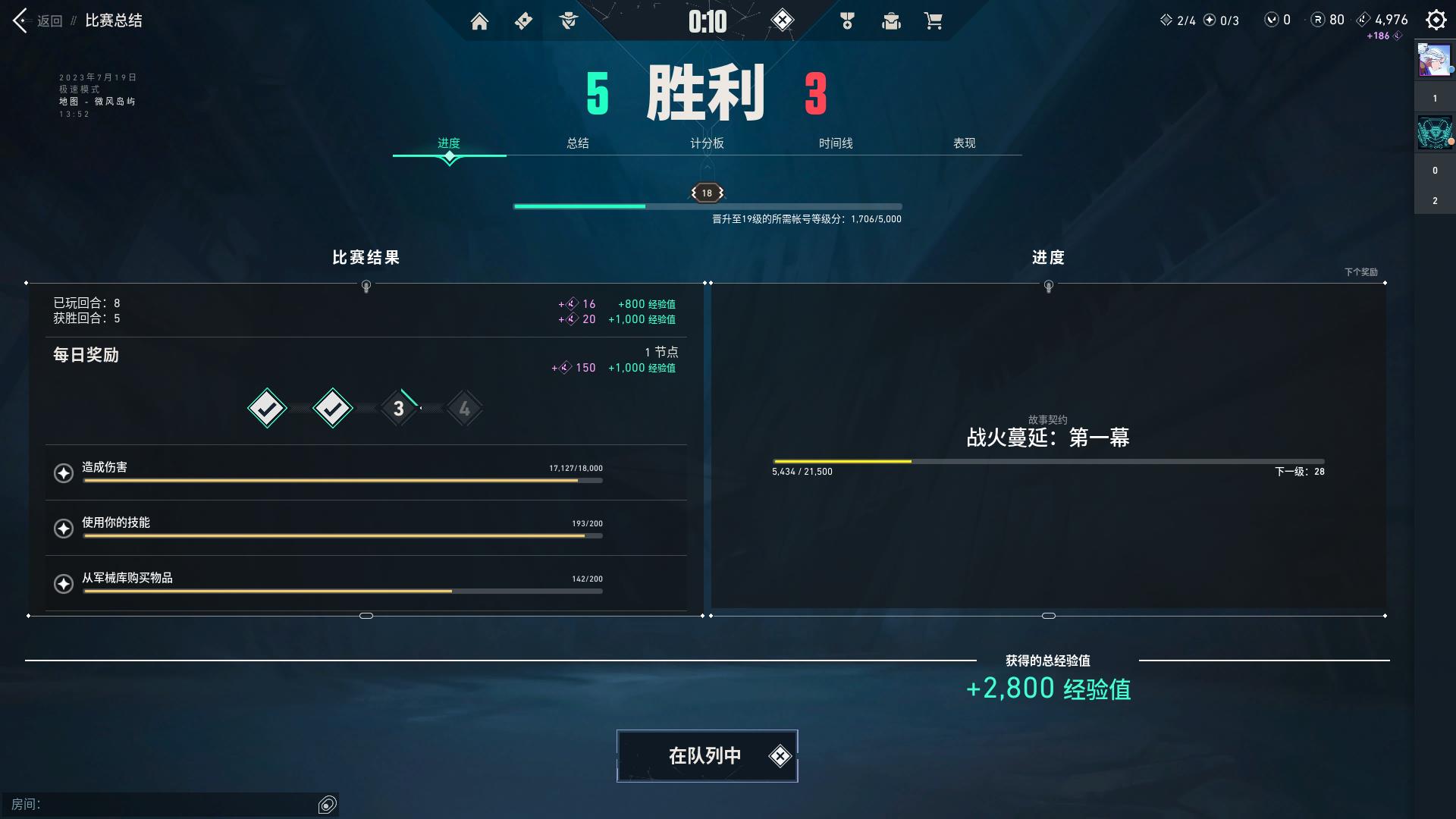Click the 返回 back link

point(49,20)
